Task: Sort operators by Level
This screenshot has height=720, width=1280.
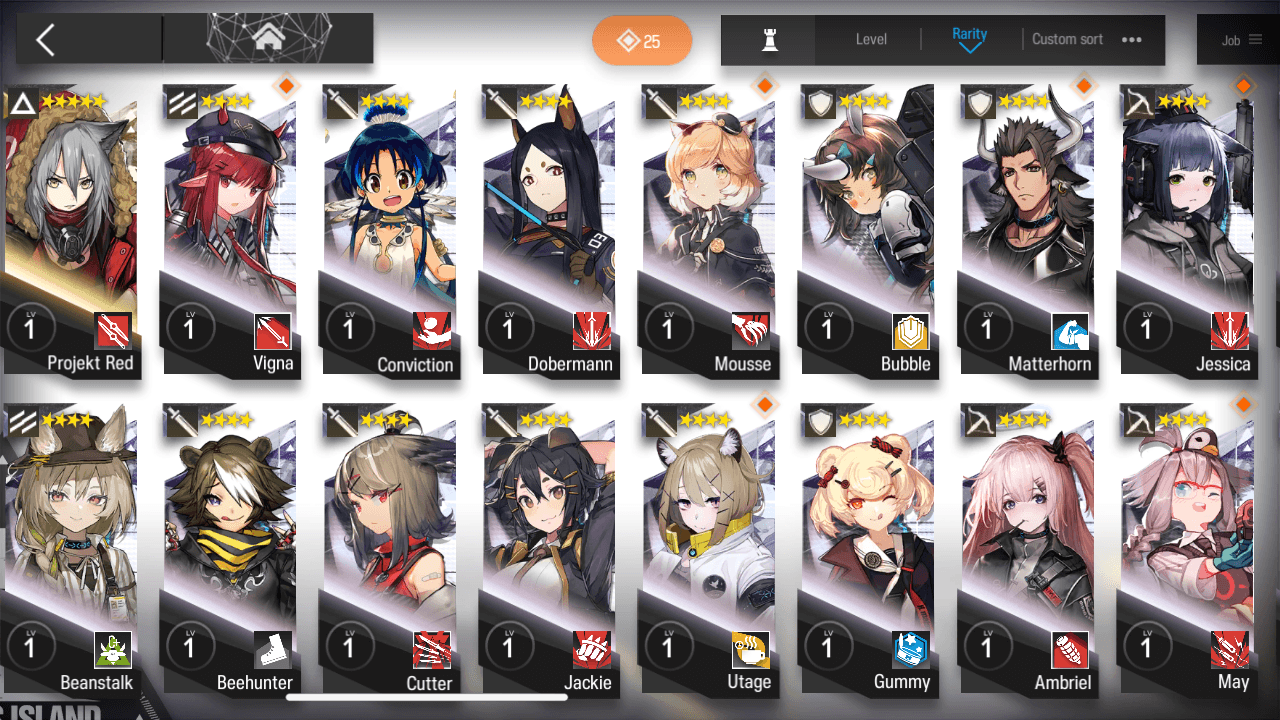Action: coord(871,40)
